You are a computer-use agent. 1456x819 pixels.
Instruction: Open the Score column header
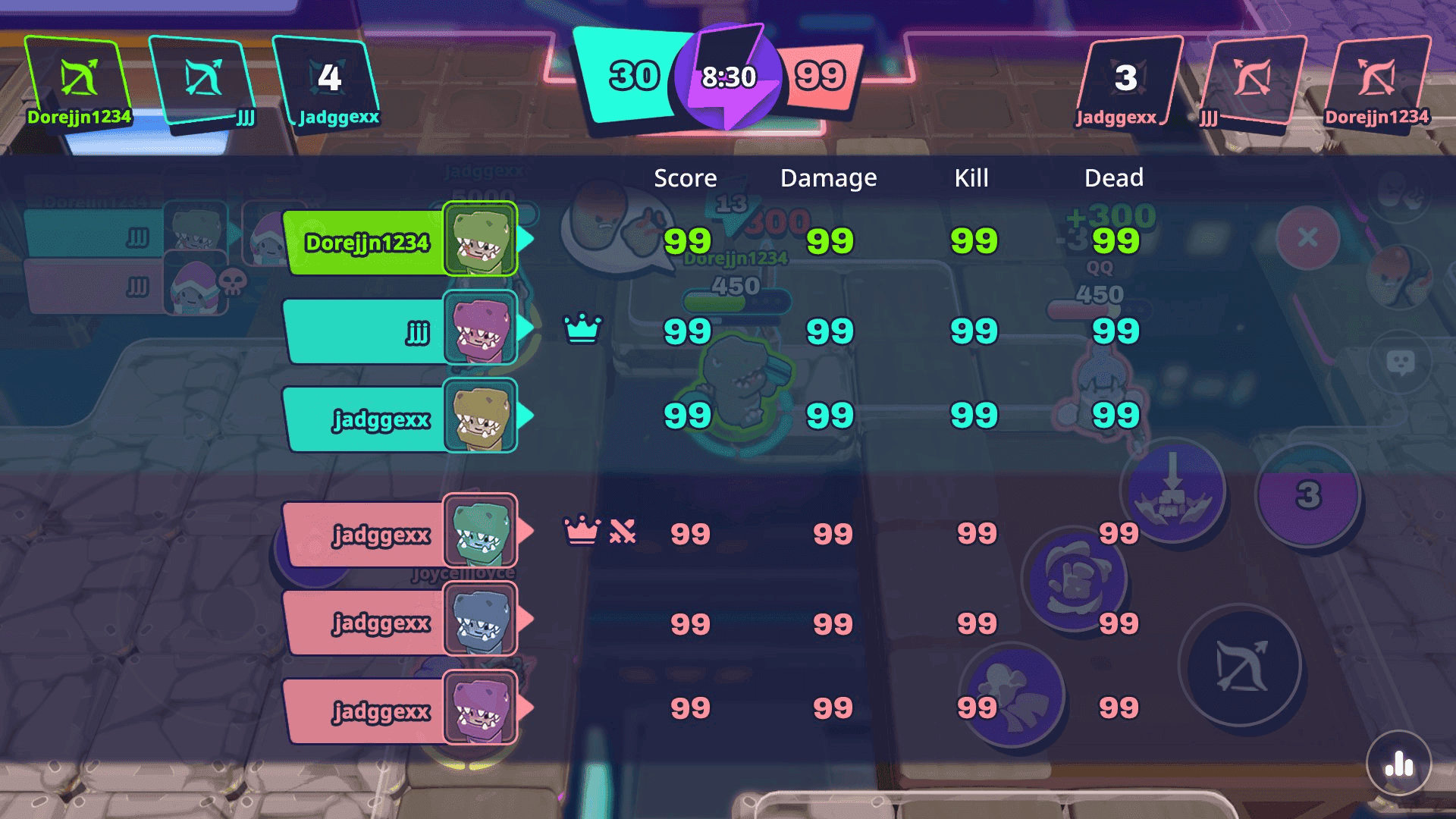pos(685,178)
